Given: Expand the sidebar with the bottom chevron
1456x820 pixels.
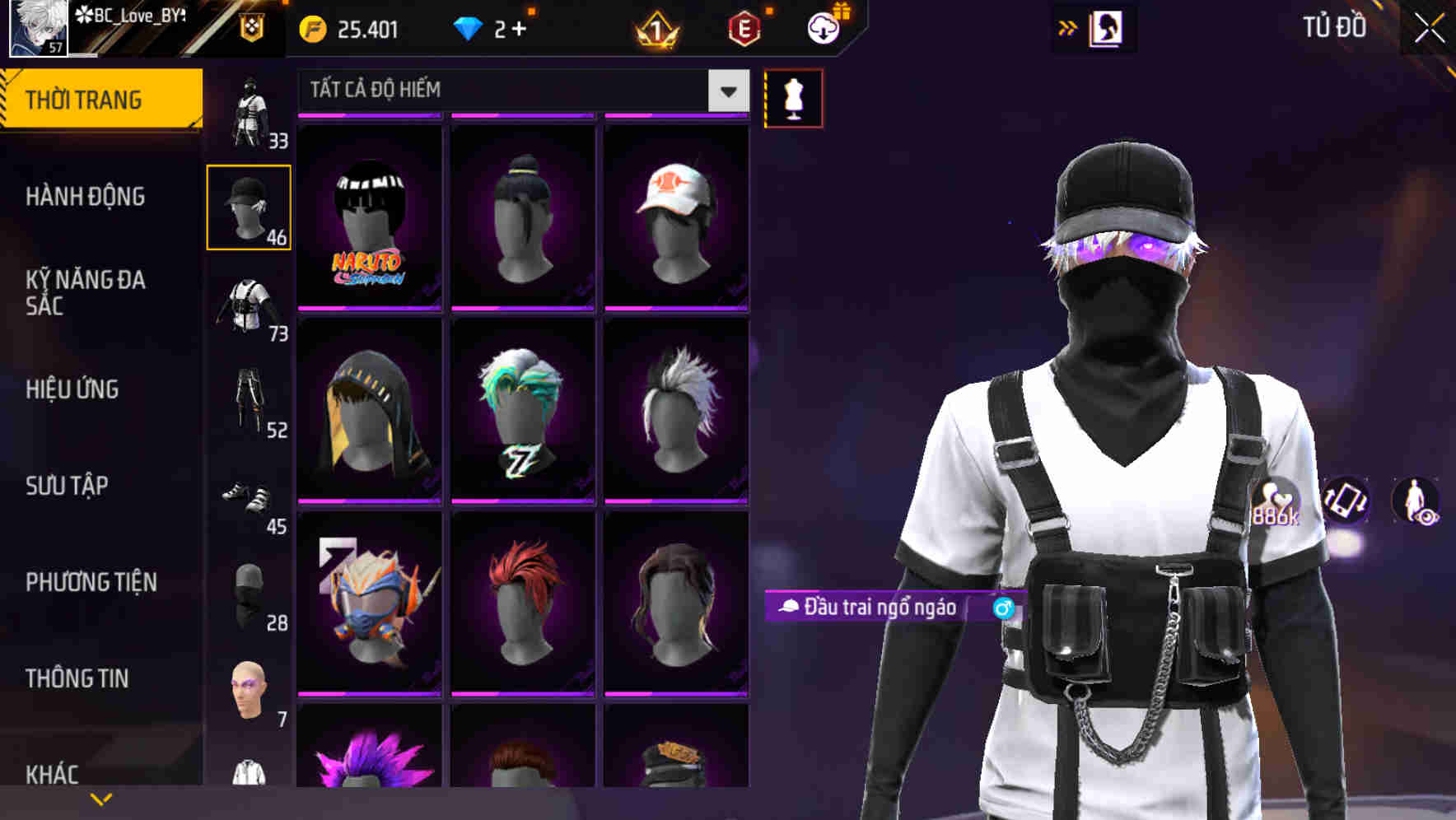Looking at the screenshot, I should tap(102, 797).
